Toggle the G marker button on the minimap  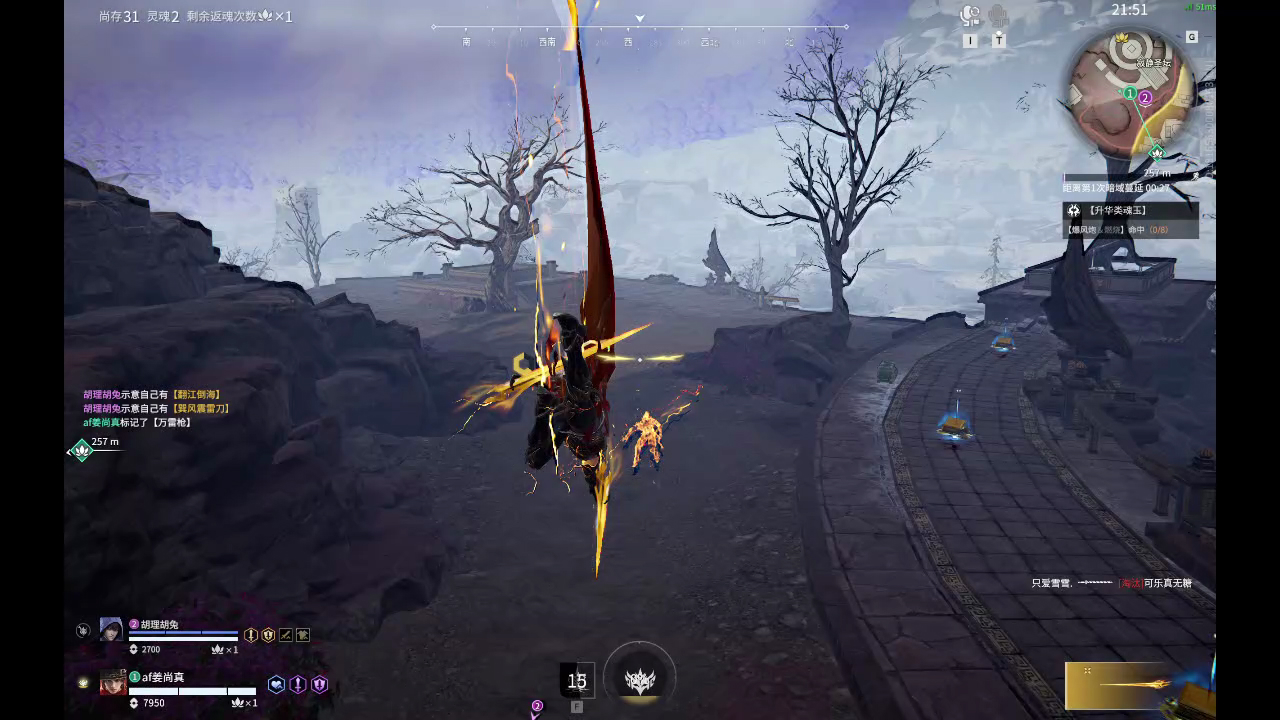coord(1192,35)
